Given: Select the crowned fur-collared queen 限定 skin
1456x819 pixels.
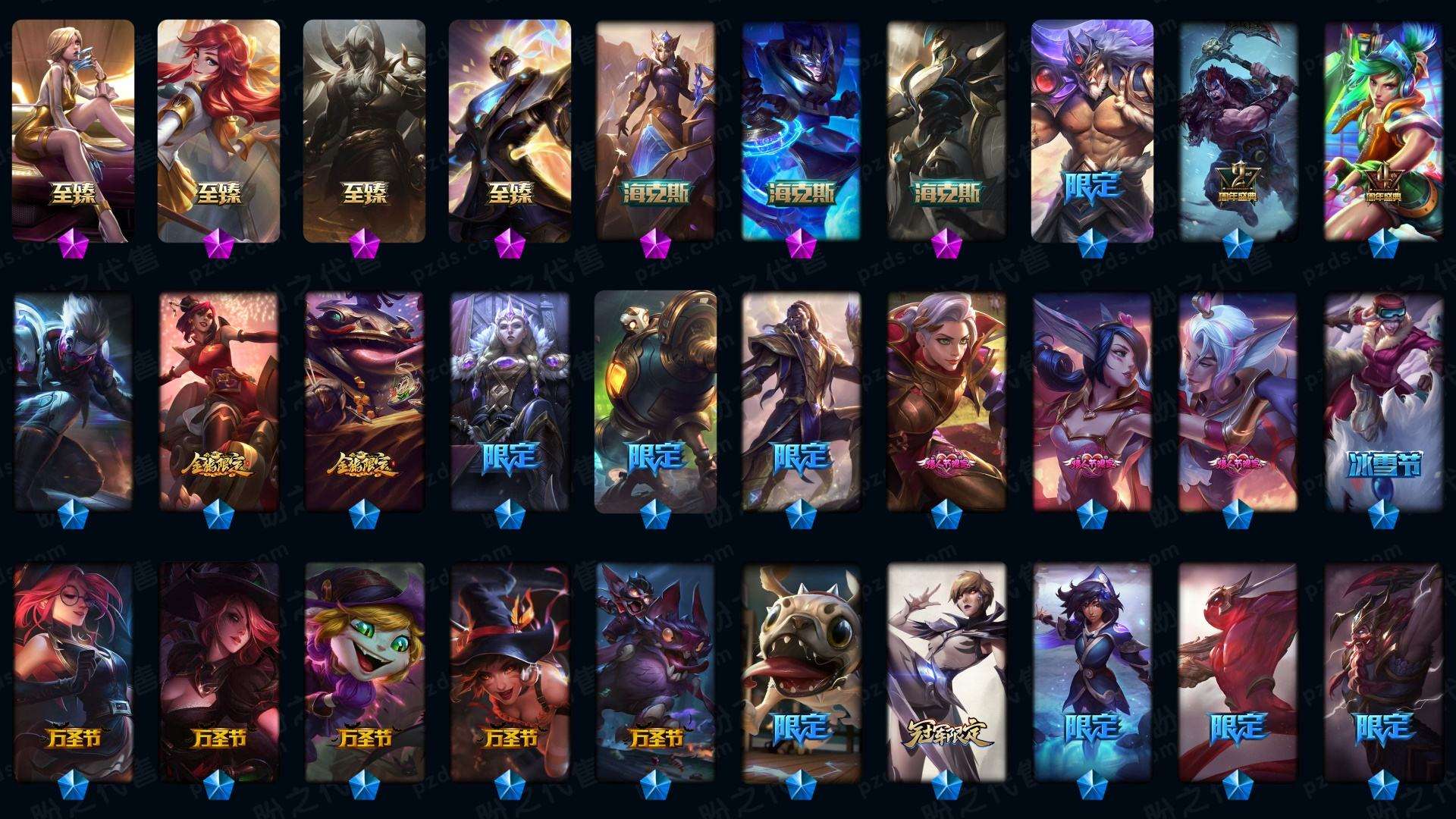Looking at the screenshot, I should [x=510, y=400].
